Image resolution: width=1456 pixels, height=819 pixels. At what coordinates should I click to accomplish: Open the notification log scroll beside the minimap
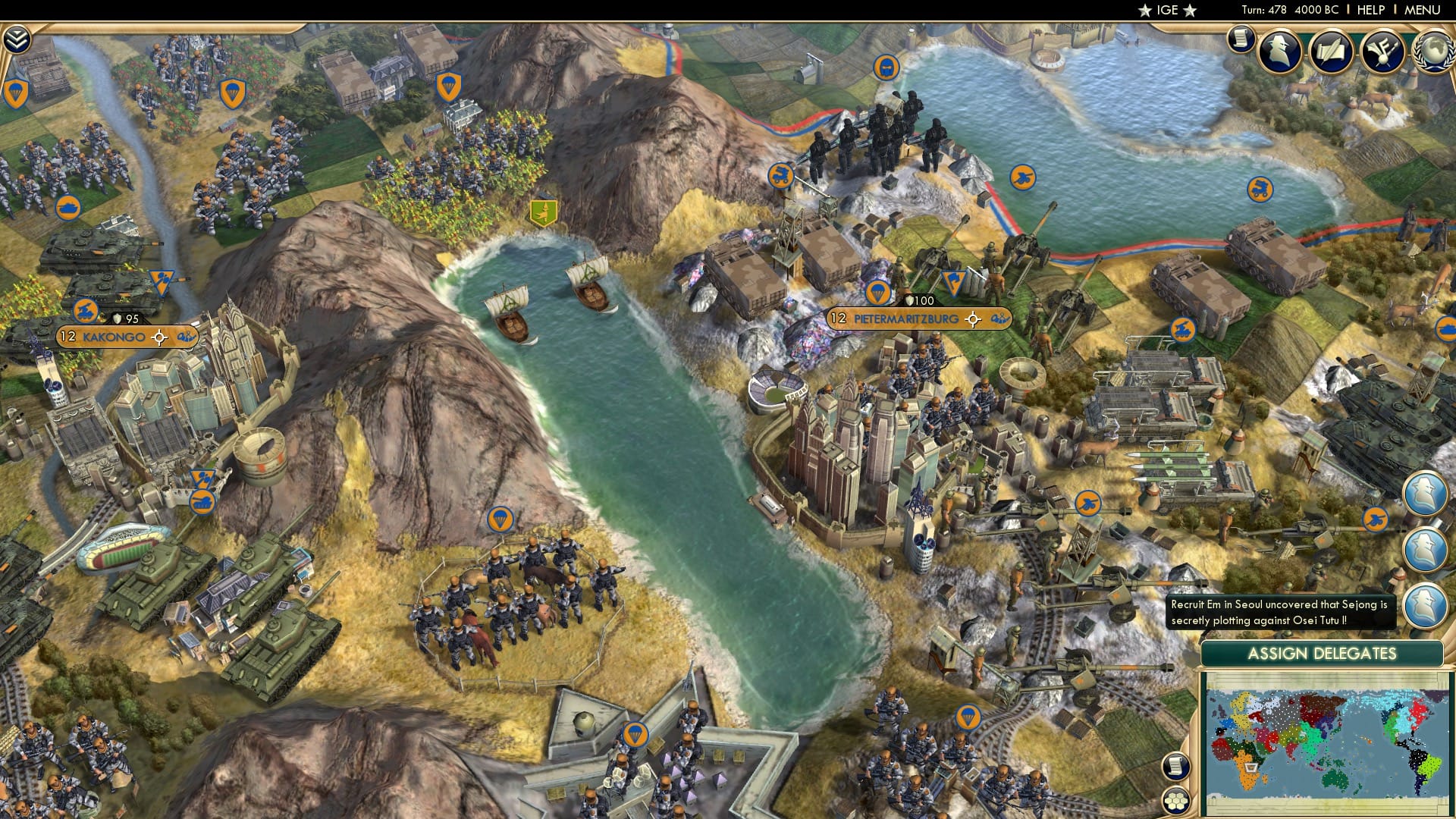point(1175,767)
